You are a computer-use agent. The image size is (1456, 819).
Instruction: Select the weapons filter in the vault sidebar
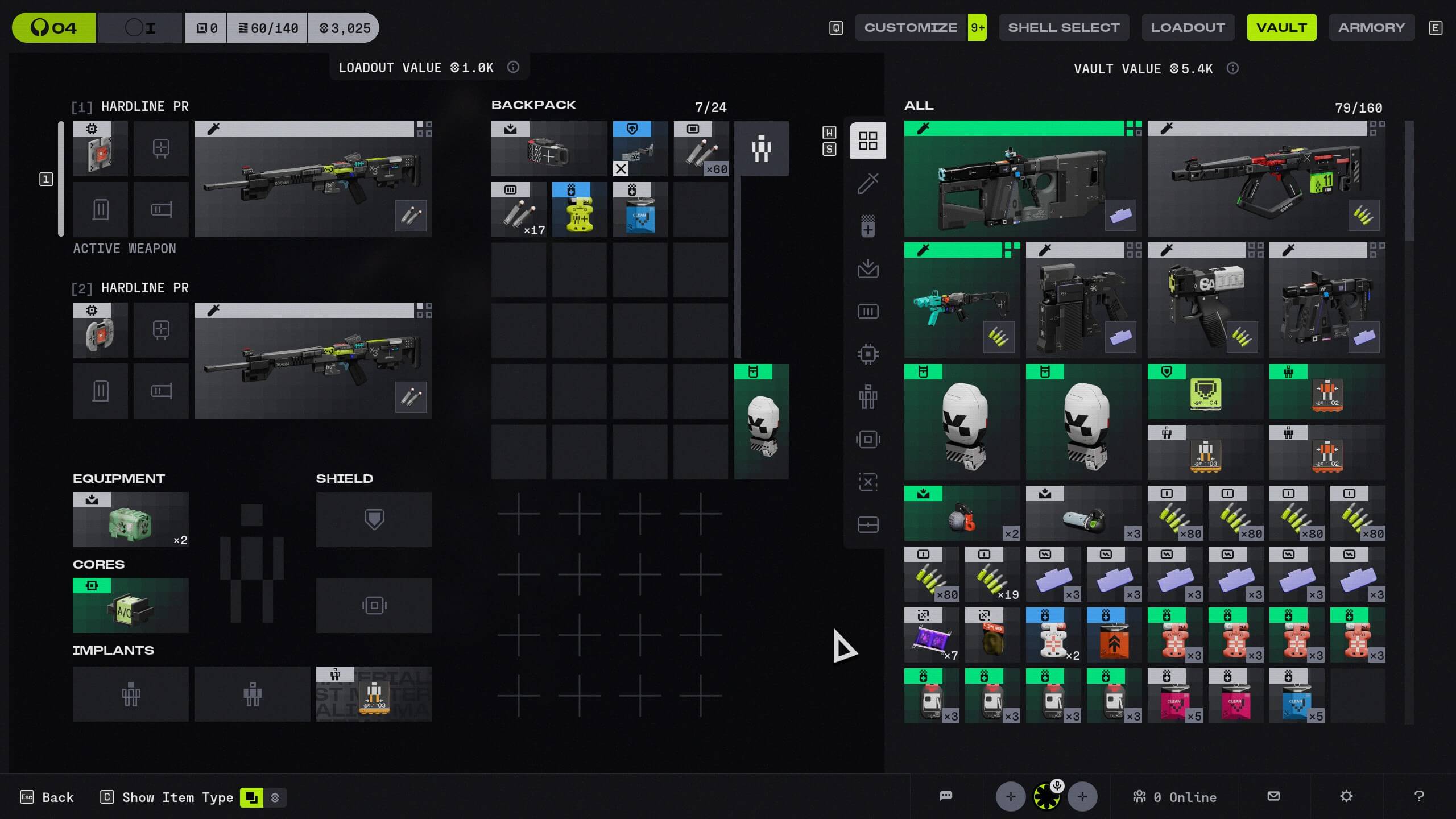click(x=867, y=184)
